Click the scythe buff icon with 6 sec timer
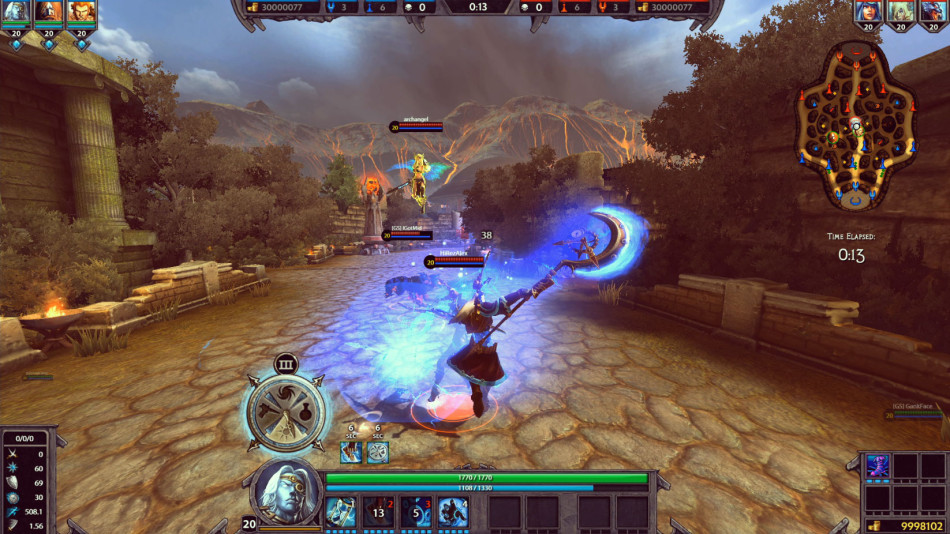The width and height of the screenshot is (950, 534). pos(351,452)
